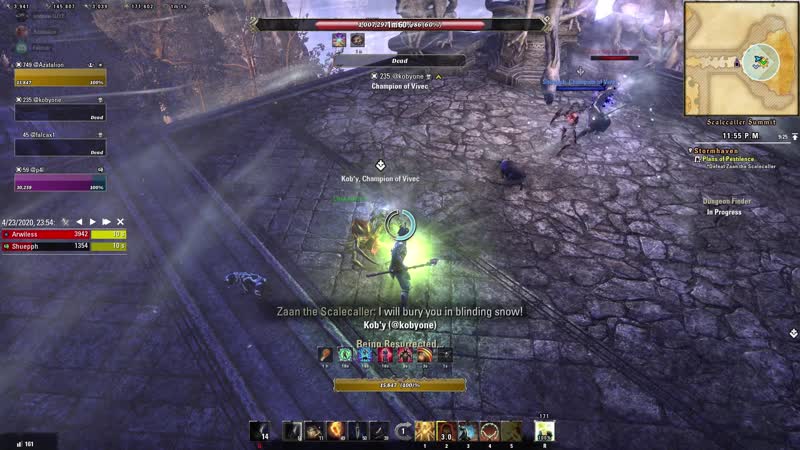Activate the golden ability in slot 1
This screenshot has width=800, height=450.
426,431
